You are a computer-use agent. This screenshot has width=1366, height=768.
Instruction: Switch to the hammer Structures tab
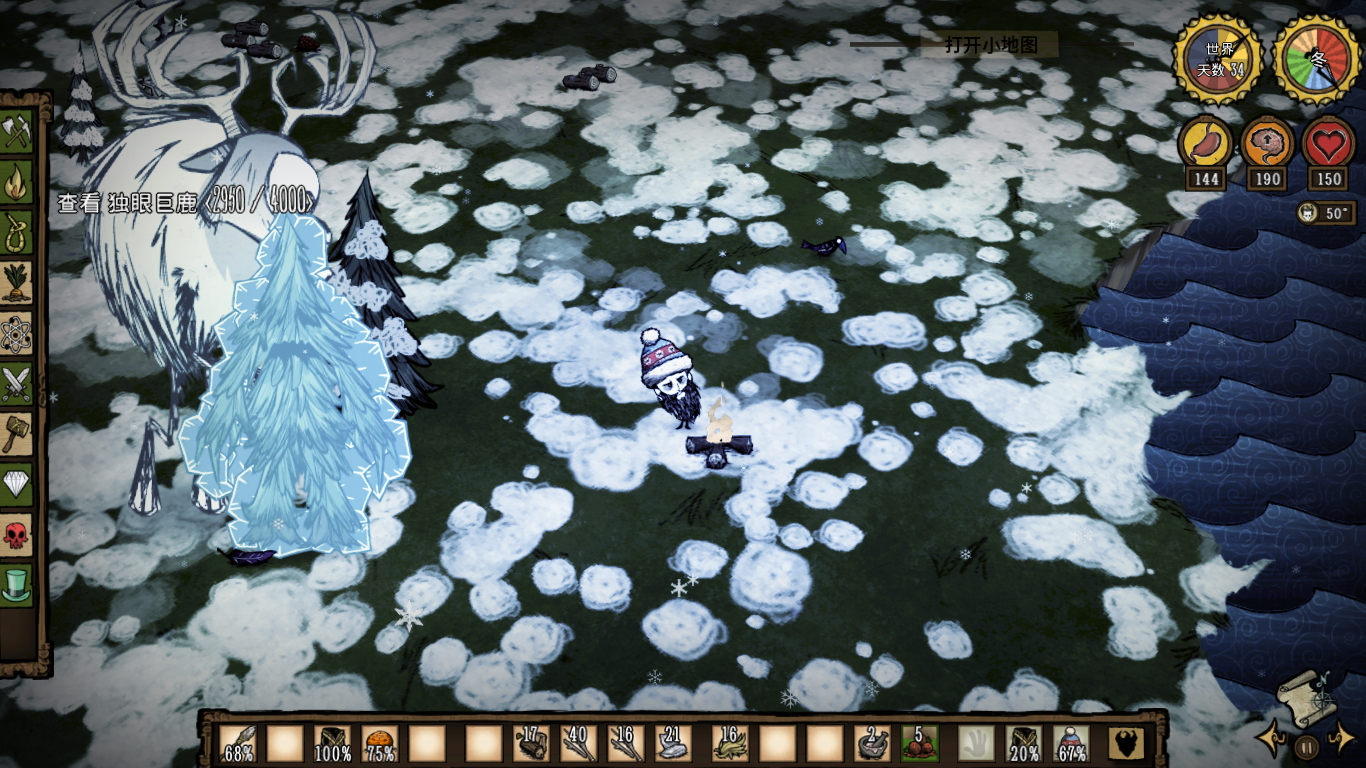[x=17, y=433]
